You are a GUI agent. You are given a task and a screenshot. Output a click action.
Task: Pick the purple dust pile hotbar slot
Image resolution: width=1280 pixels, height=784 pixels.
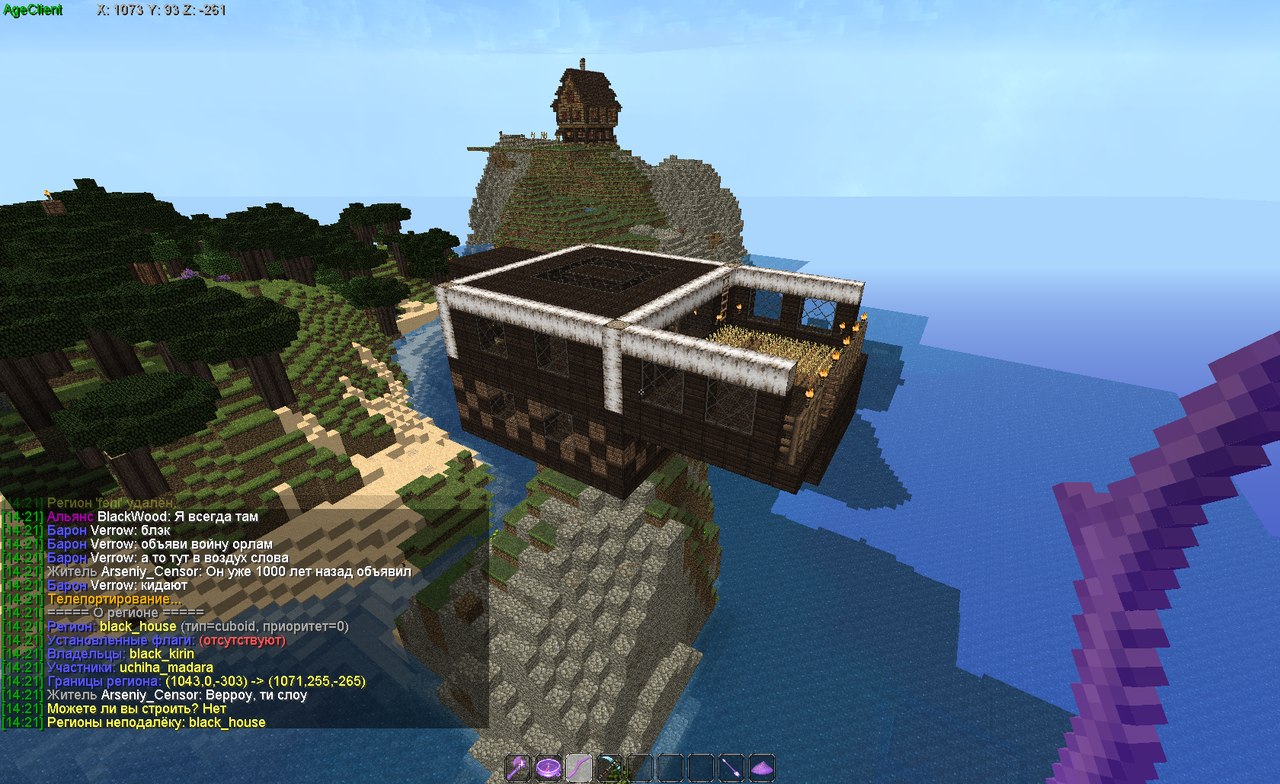[x=762, y=767]
